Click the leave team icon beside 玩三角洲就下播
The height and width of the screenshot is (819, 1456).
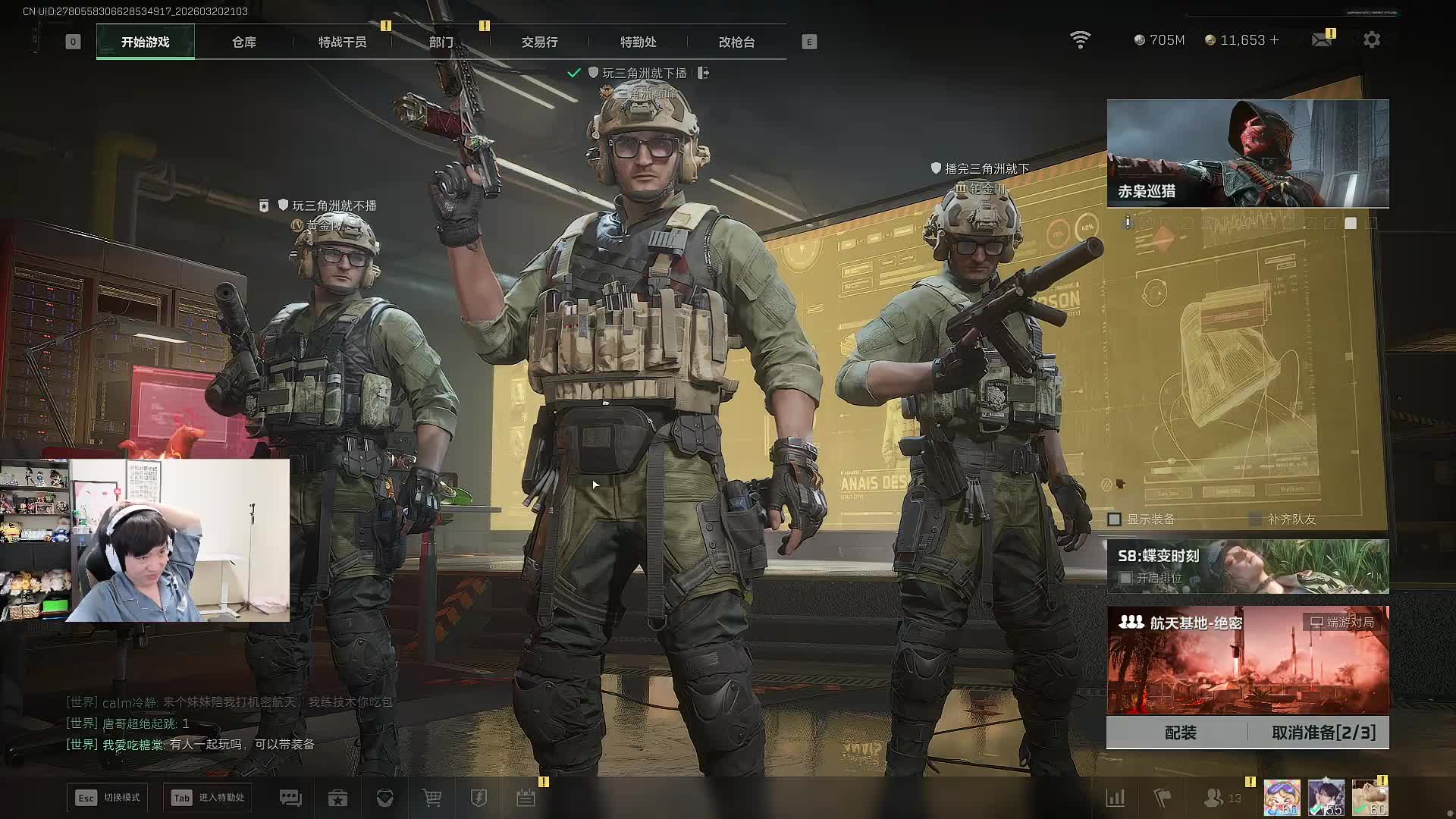click(704, 73)
